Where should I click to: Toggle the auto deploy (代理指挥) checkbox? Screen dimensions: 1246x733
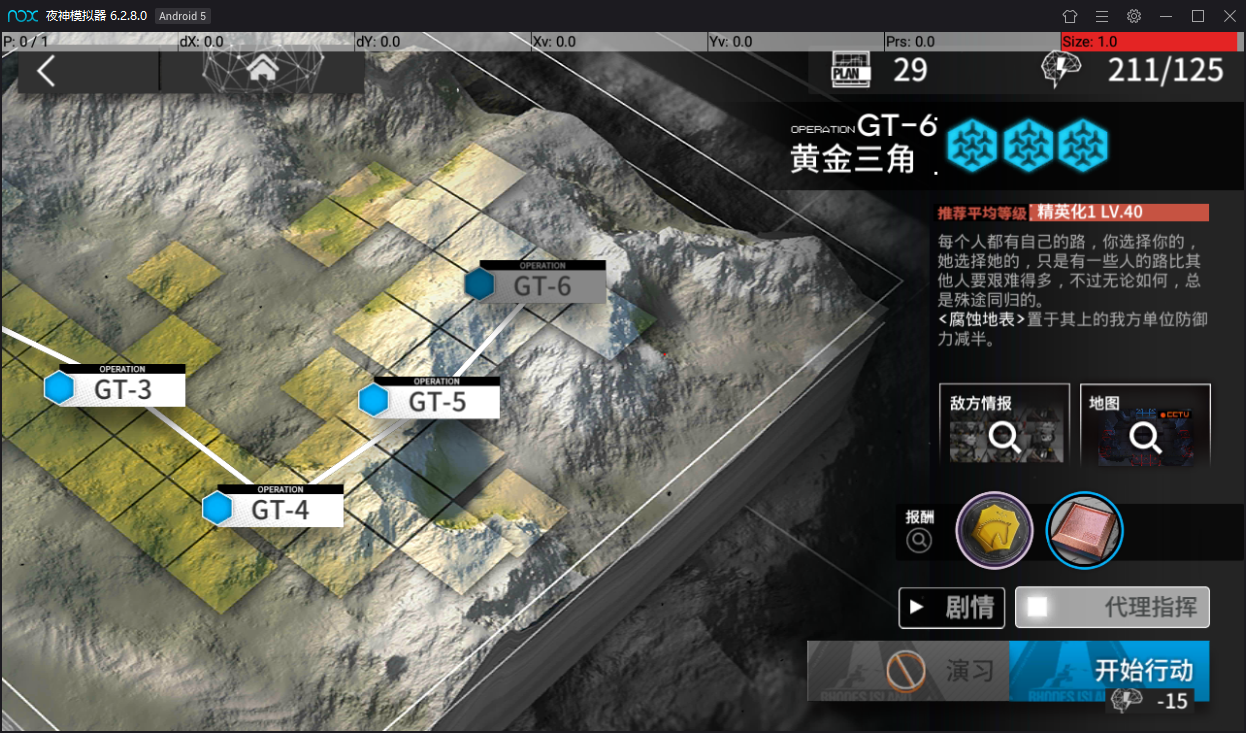pos(1038,607)
